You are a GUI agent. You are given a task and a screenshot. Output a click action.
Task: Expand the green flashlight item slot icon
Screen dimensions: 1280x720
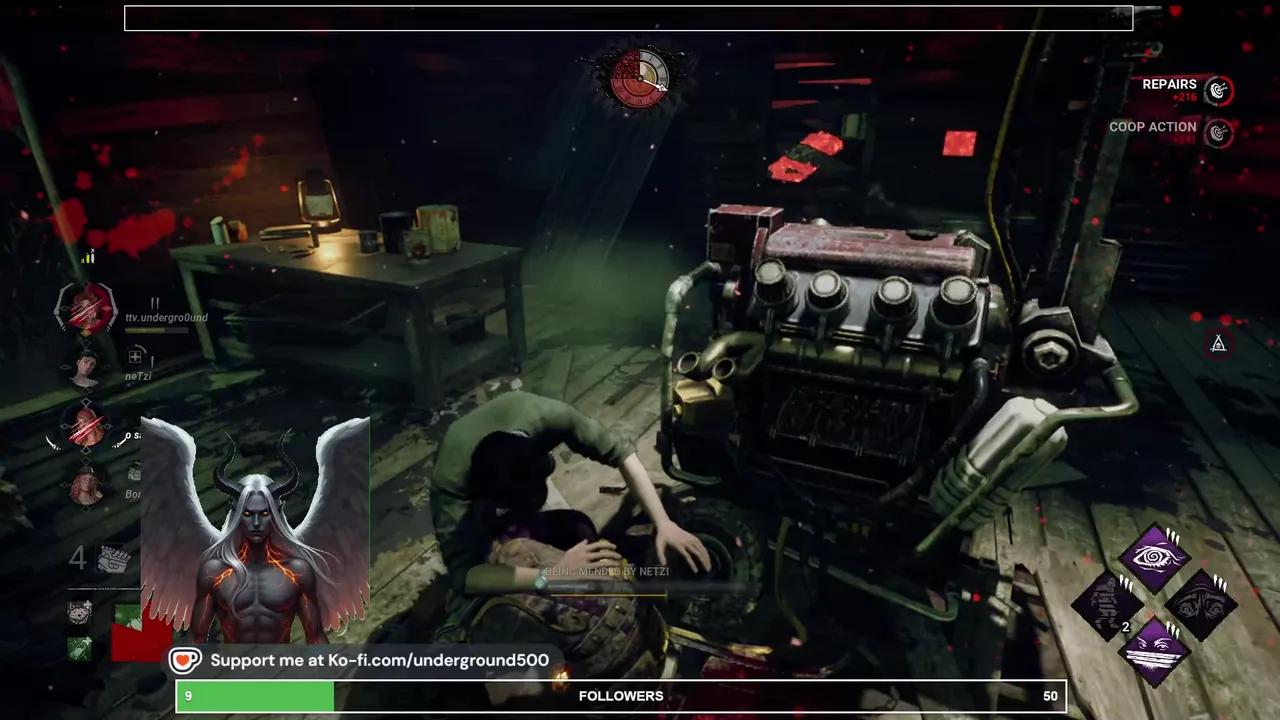[80, 648]
